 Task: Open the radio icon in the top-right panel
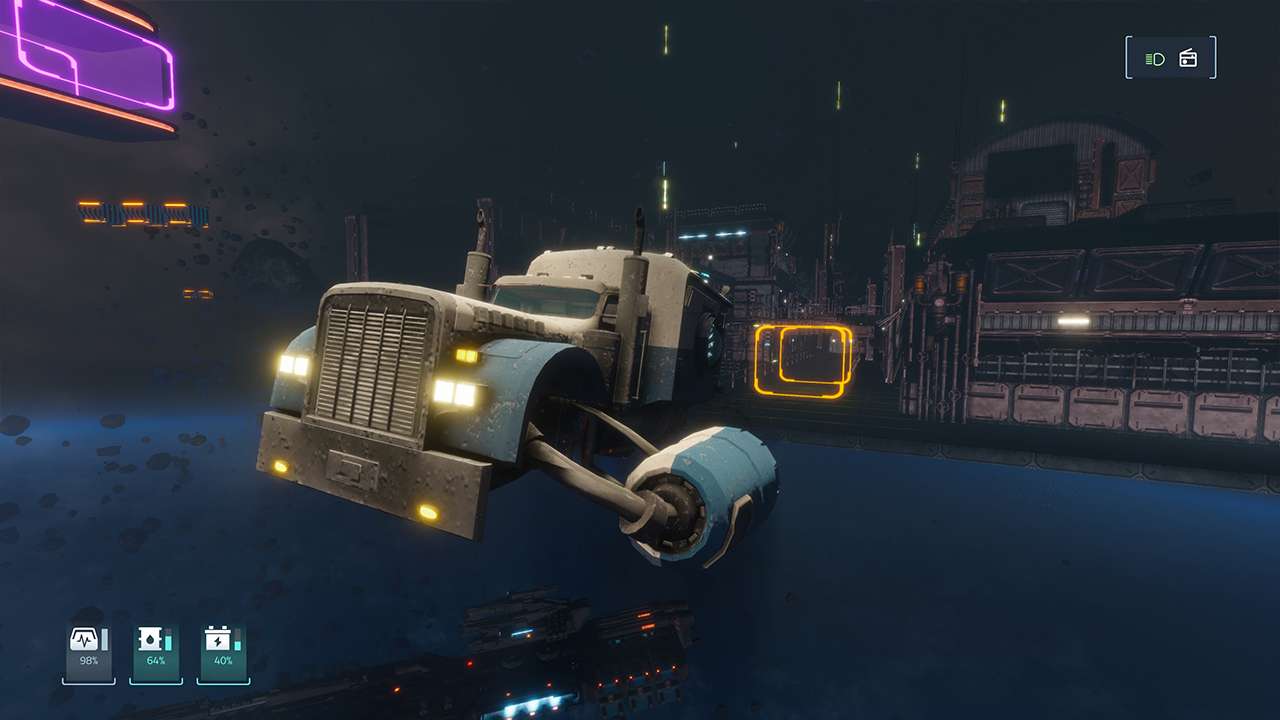[1188, 57]
